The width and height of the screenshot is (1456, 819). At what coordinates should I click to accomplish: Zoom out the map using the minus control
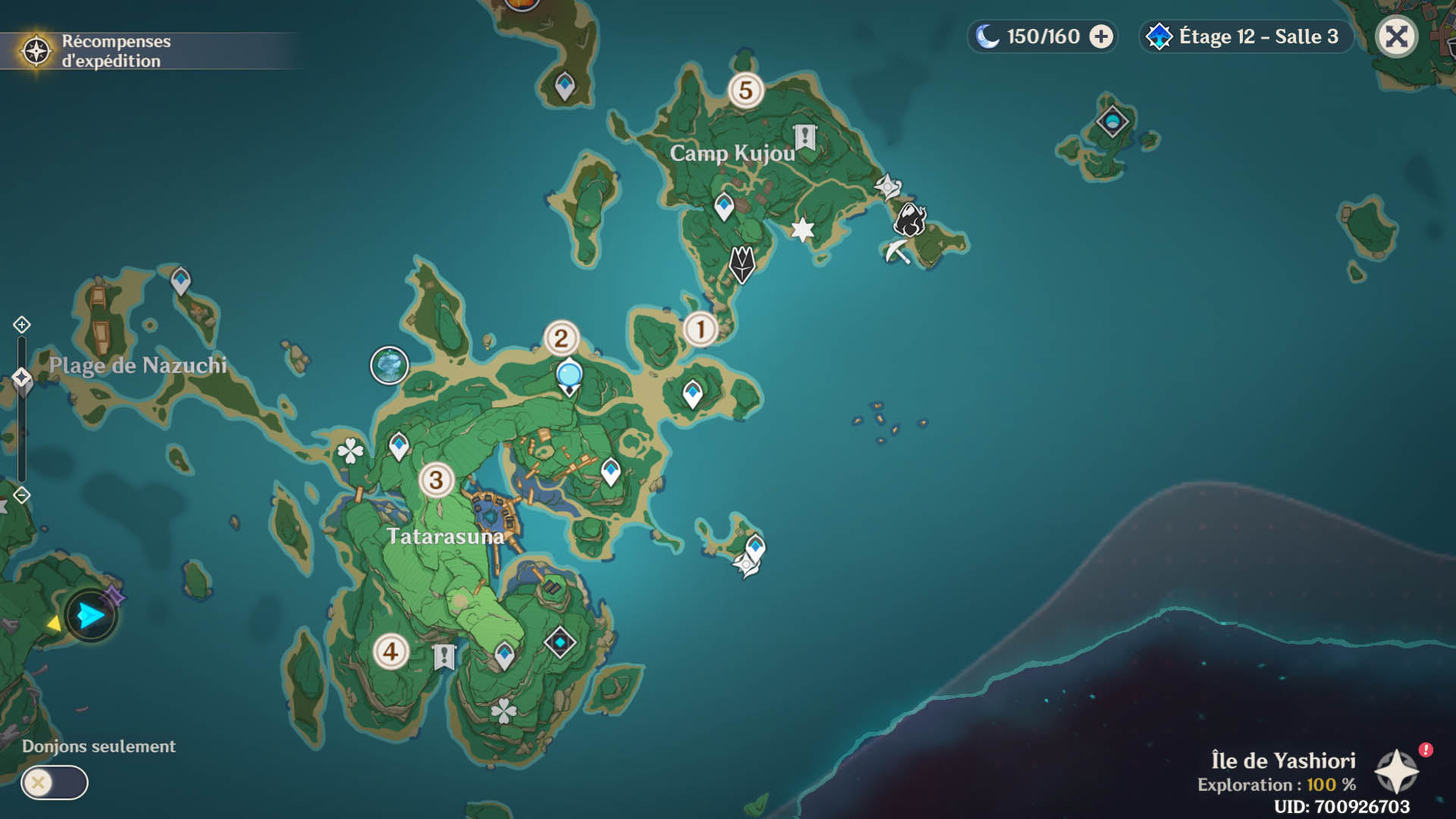21,495
